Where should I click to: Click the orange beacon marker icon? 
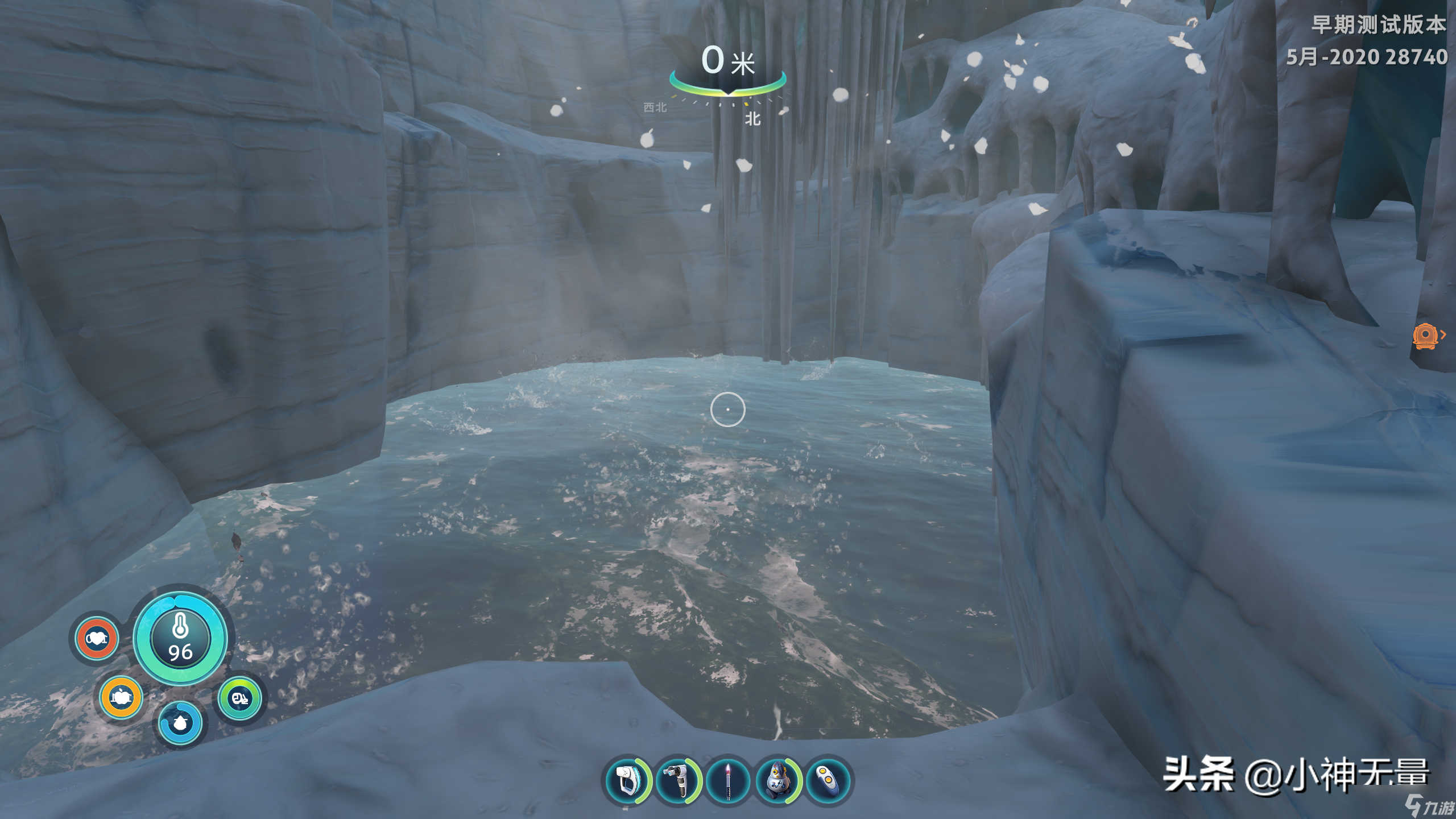coord(1425,336)
